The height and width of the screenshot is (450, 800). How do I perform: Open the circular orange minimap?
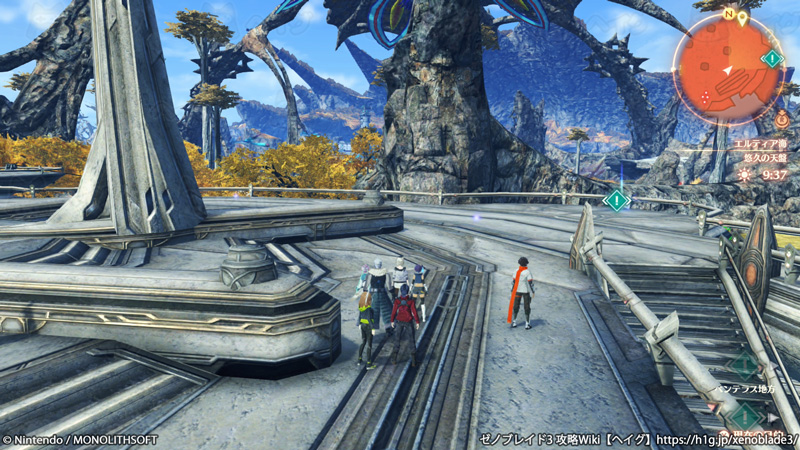(727, 68)
